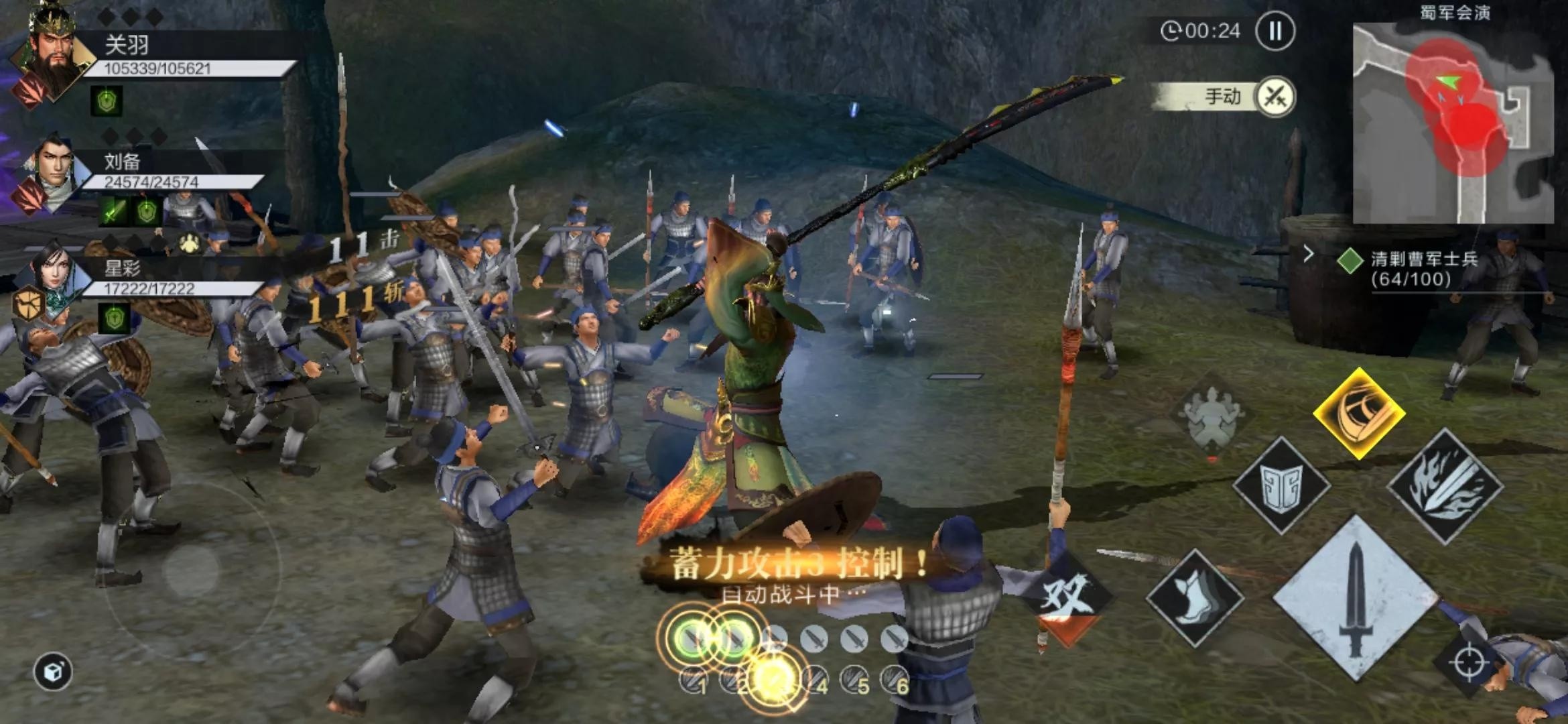
Task: Touch the virtual movement joystick
Action: 191,570
